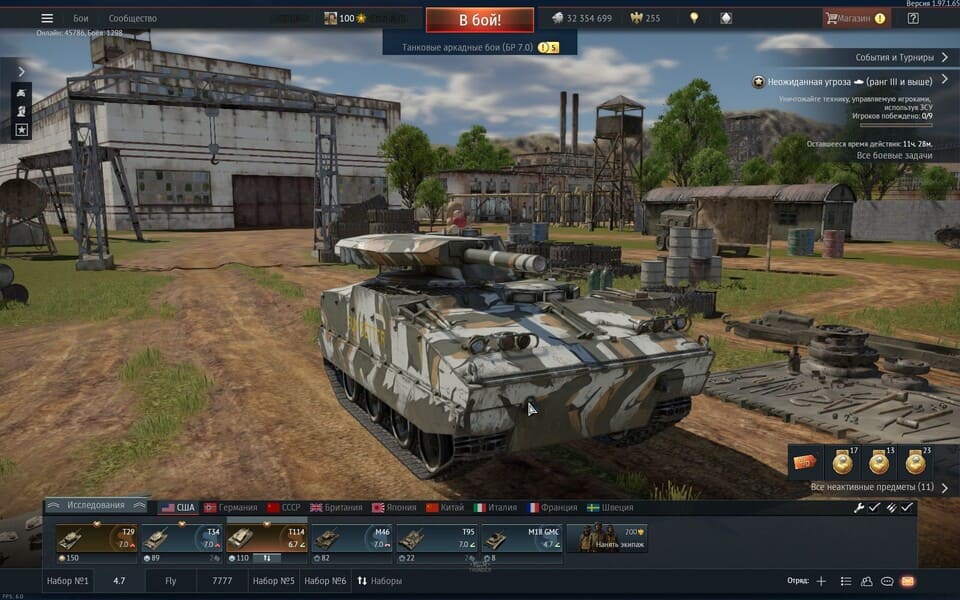Screen dimensions: 960x600
Task: Start a match with the В бой! button
Action: 479,19
